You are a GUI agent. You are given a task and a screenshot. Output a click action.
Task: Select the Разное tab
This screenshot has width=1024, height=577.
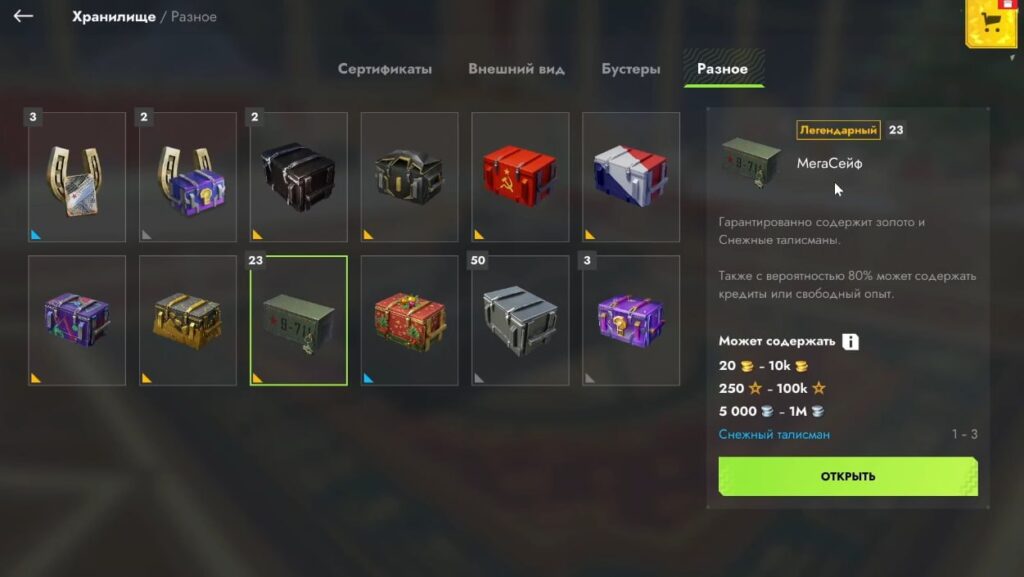(722, 69)
